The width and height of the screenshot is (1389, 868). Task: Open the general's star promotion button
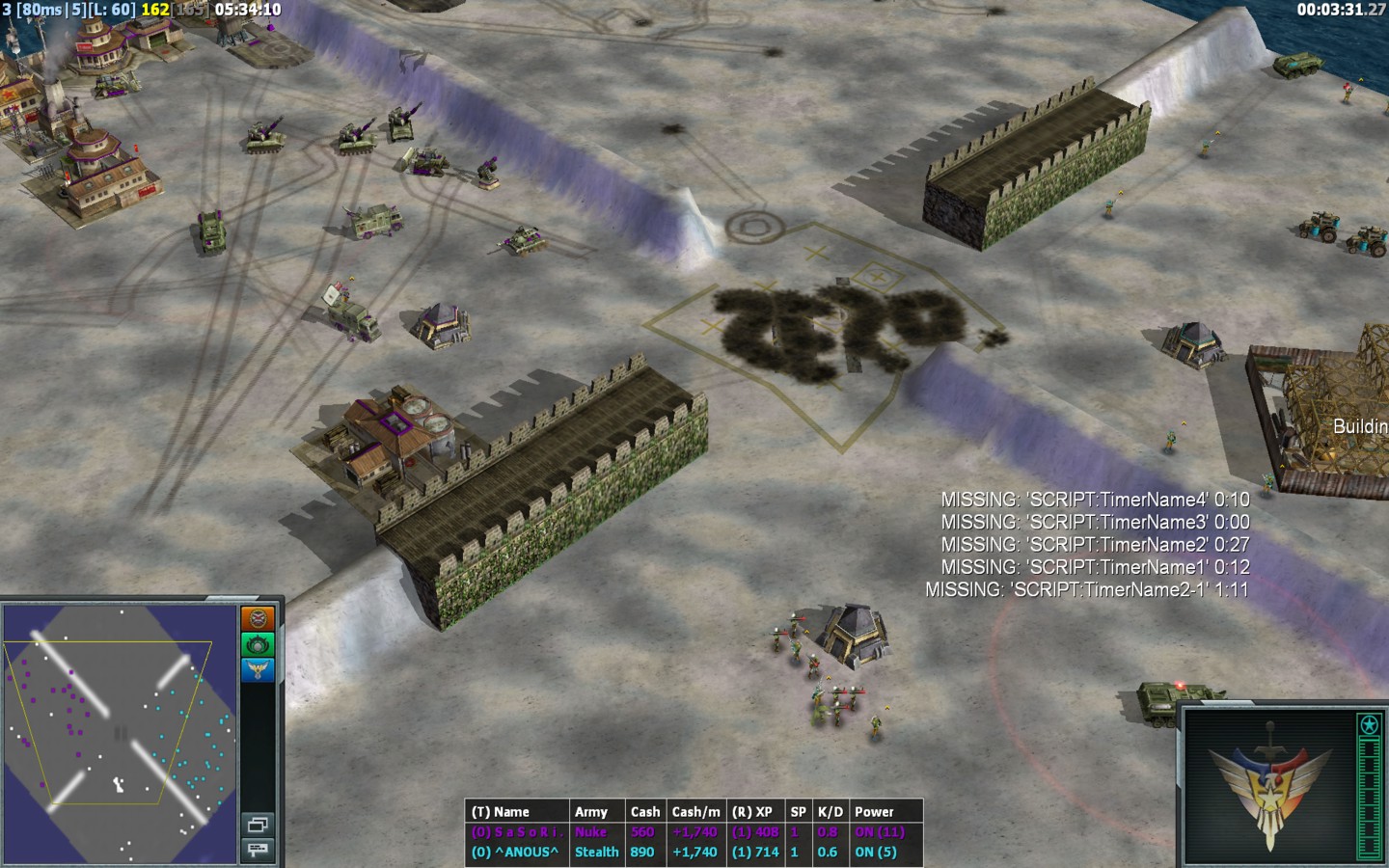(1369, 725)
